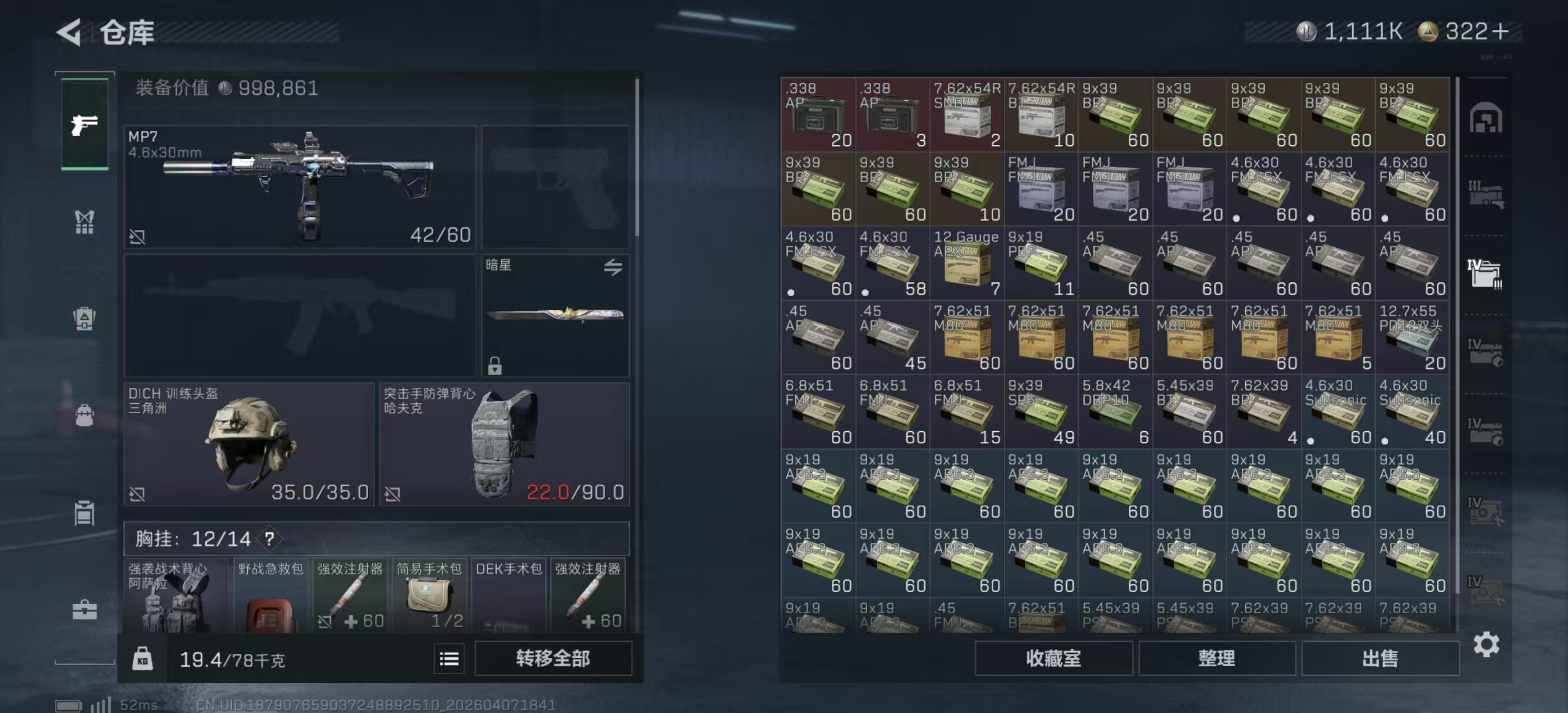Image resolution: width=1568 pixels, height=713 pixels.
Task: Choose the 出售 sell button
Action: tap(1379, 658)
